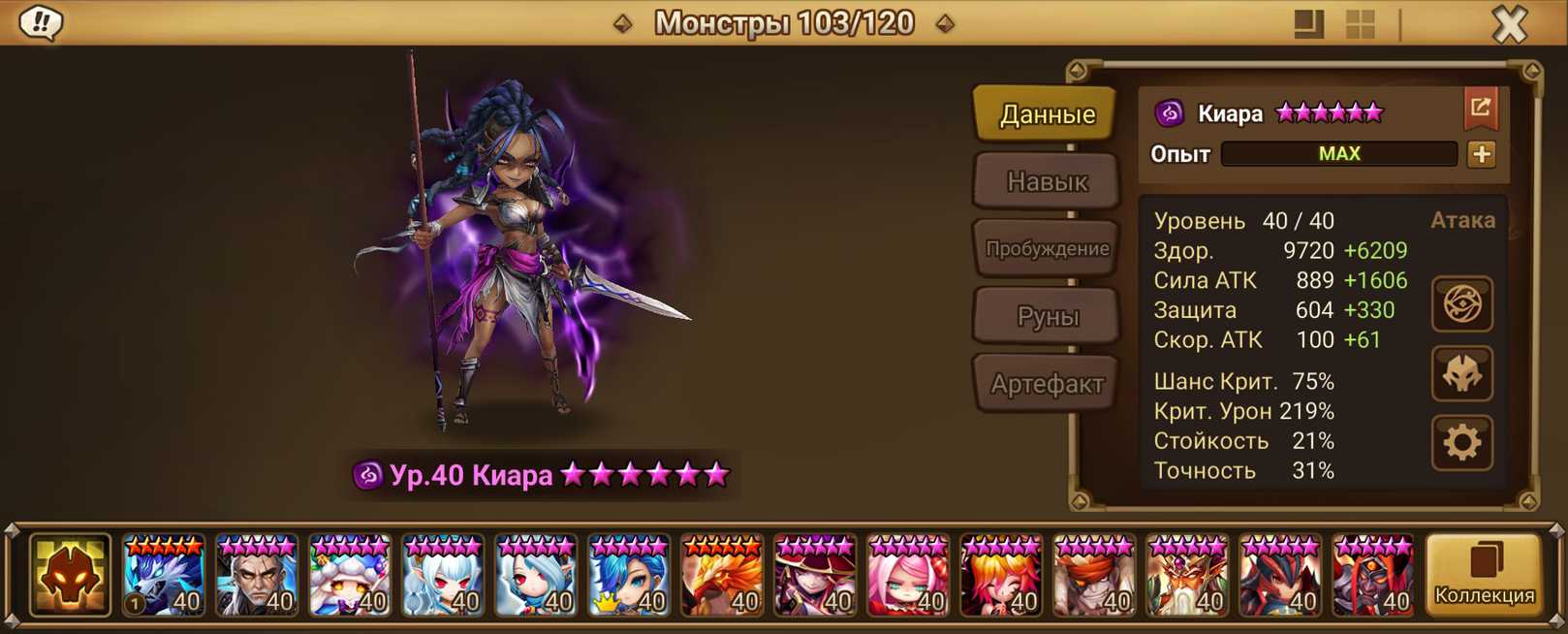Select the Артефакт tab

[1047, 384]
